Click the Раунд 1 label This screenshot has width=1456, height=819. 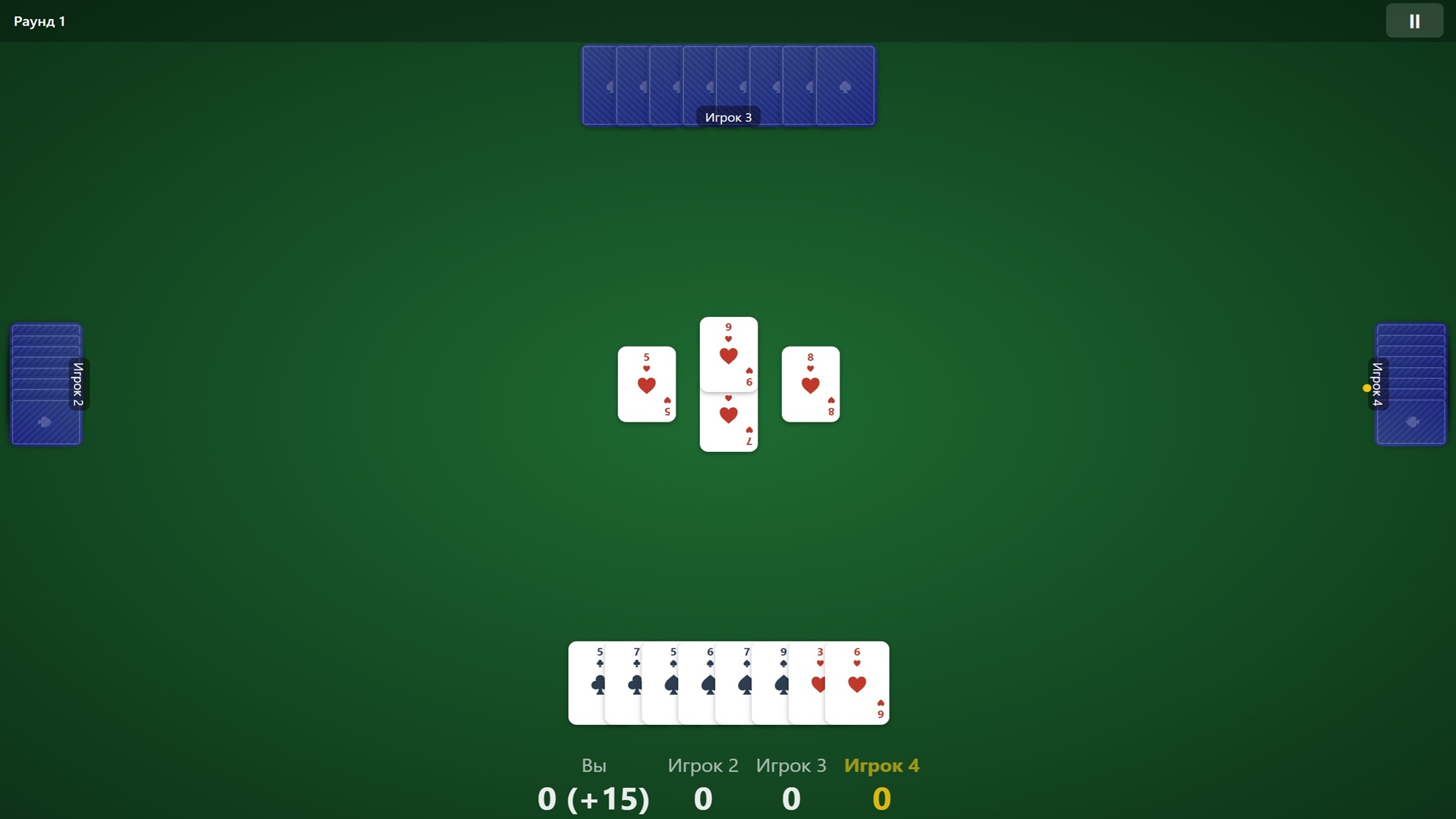[38, 20]
